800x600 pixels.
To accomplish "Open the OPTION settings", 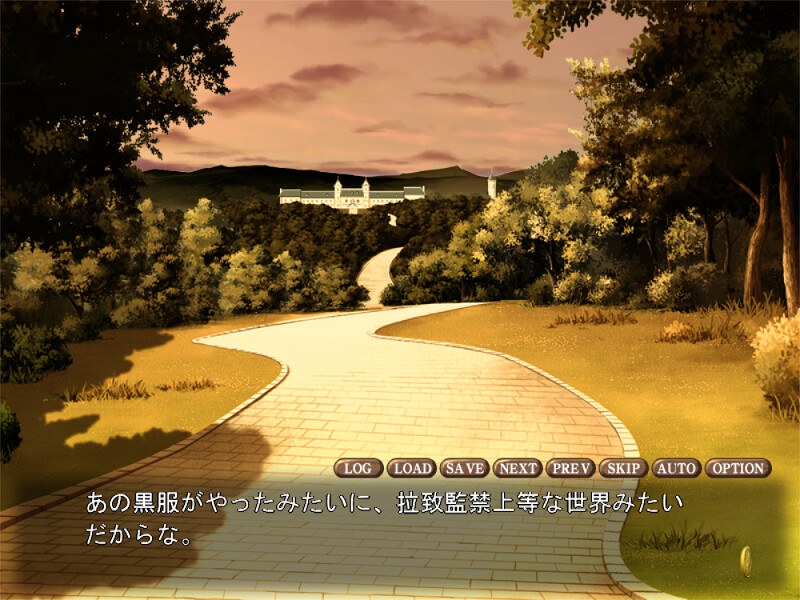I will point(738,468).
